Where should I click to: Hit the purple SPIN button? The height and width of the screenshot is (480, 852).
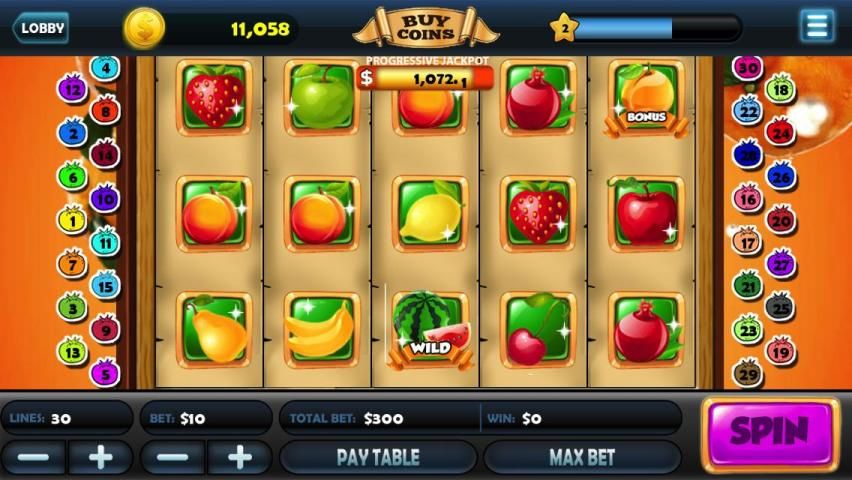click(x=769, y=433)
